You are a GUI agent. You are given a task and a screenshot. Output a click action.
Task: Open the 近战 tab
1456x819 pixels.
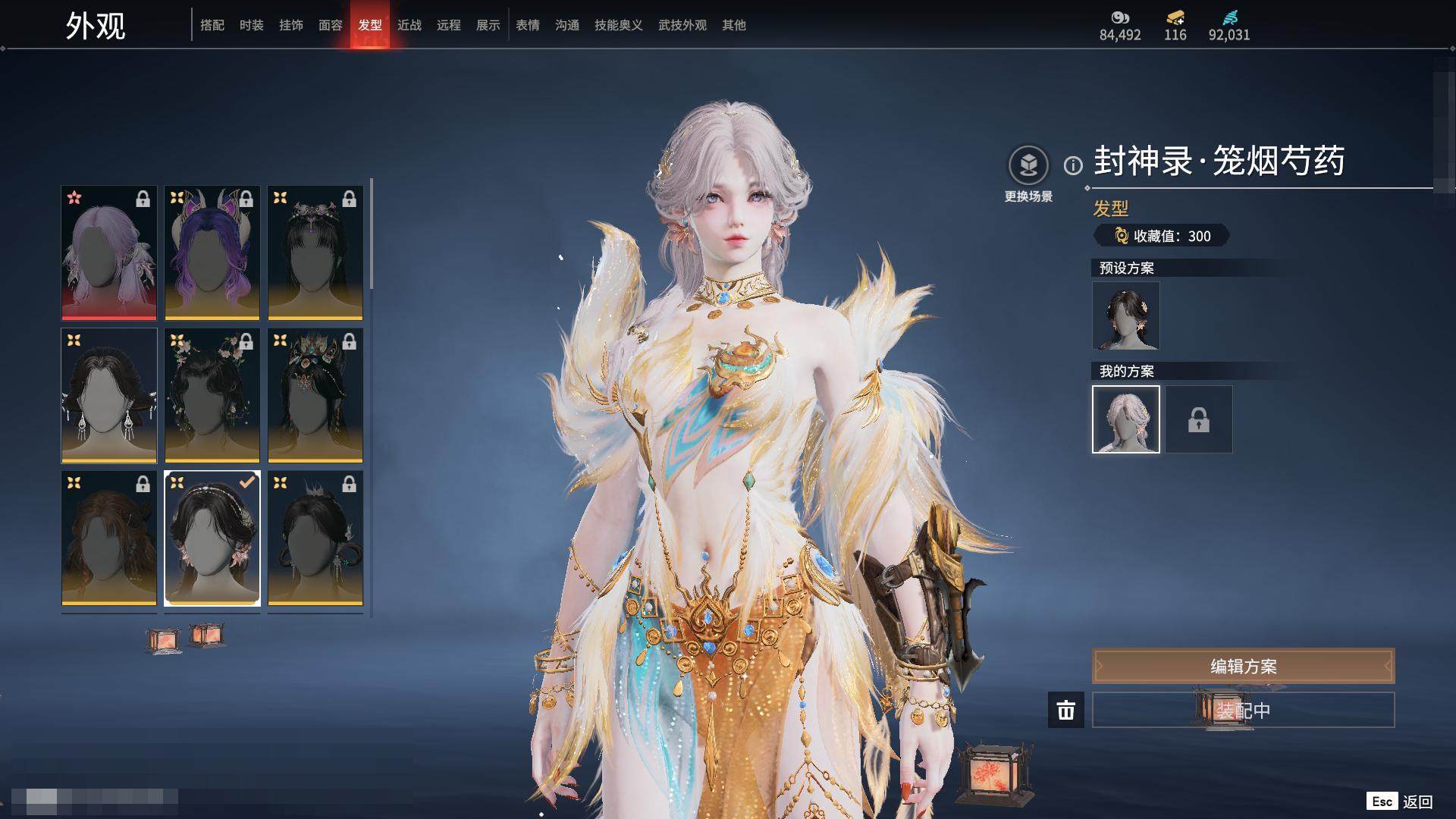409,25
